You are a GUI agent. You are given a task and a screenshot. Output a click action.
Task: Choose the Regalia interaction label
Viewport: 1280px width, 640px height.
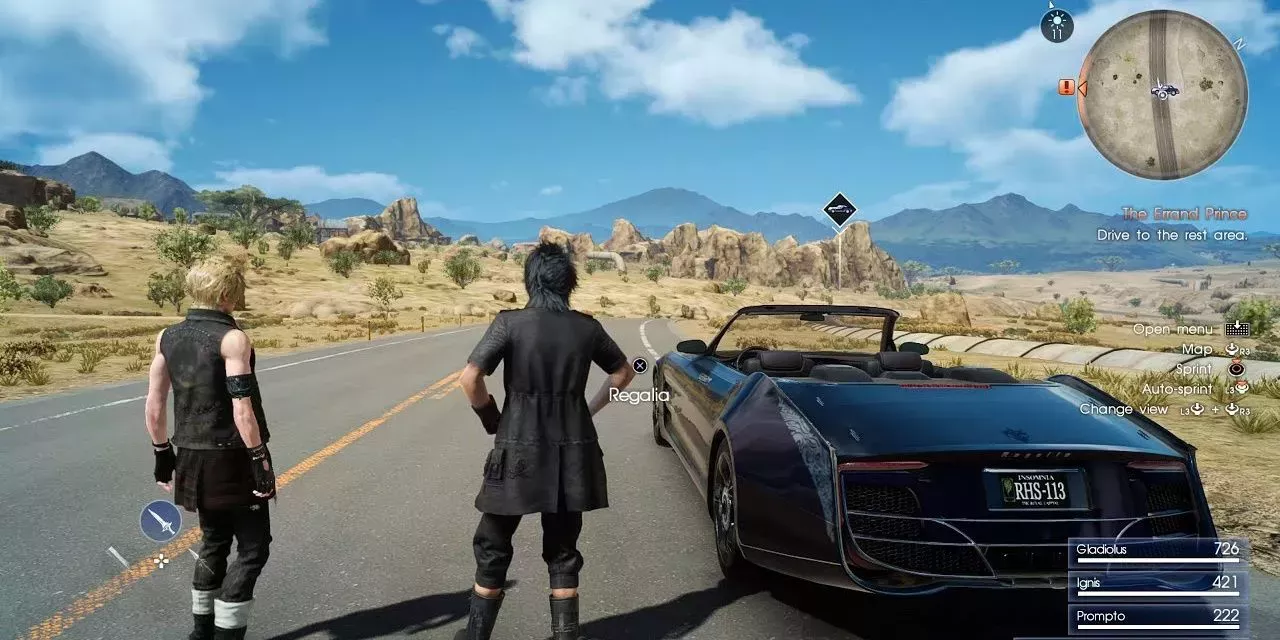[640, 394]
